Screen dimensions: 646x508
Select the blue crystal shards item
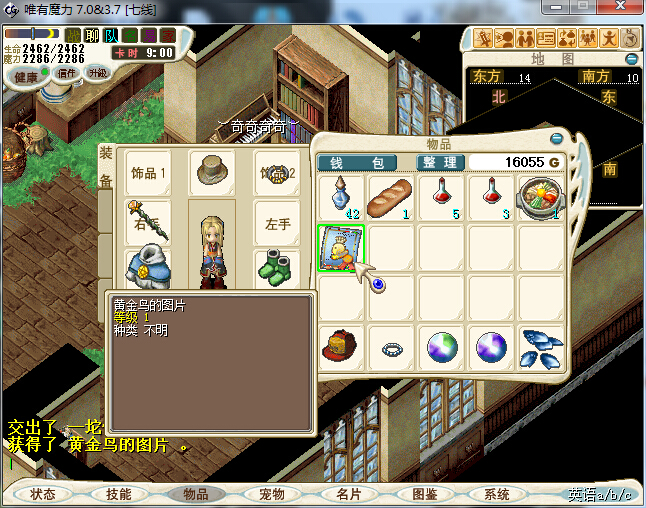[x=541, y=348]
